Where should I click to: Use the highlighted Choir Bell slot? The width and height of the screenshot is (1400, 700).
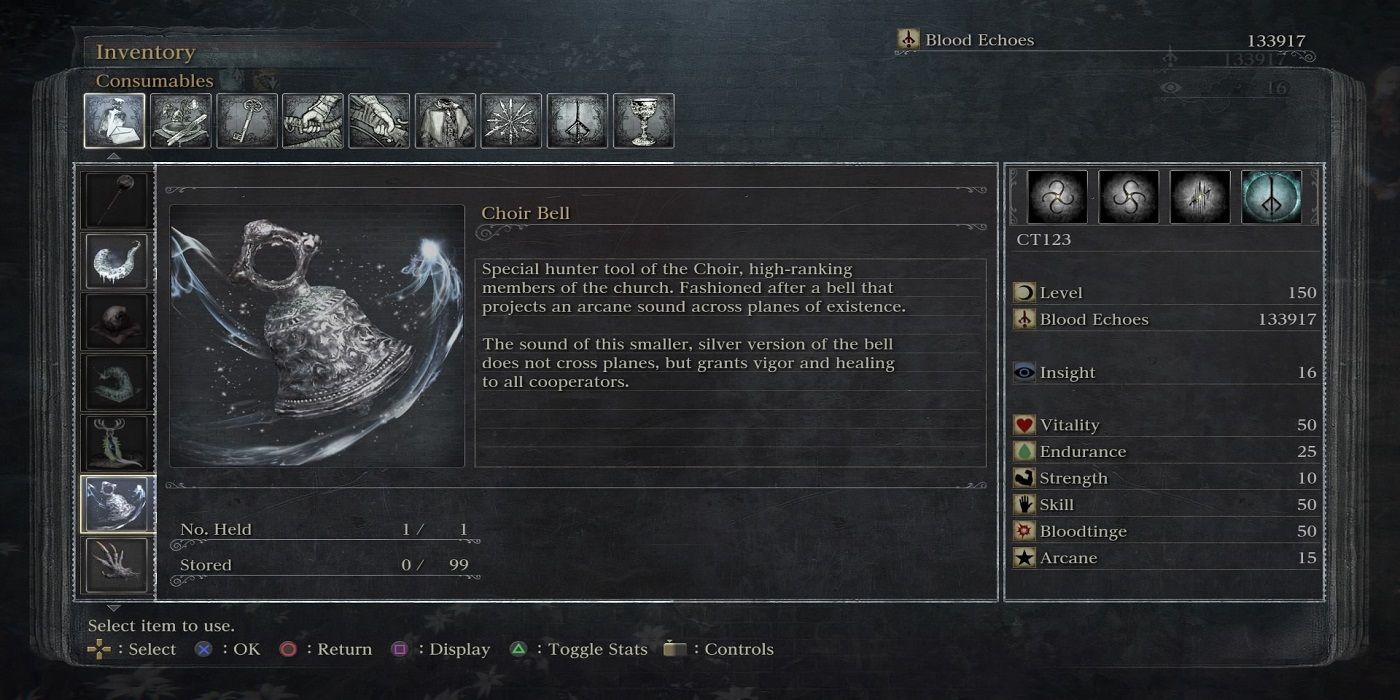[x=117, y=504]
